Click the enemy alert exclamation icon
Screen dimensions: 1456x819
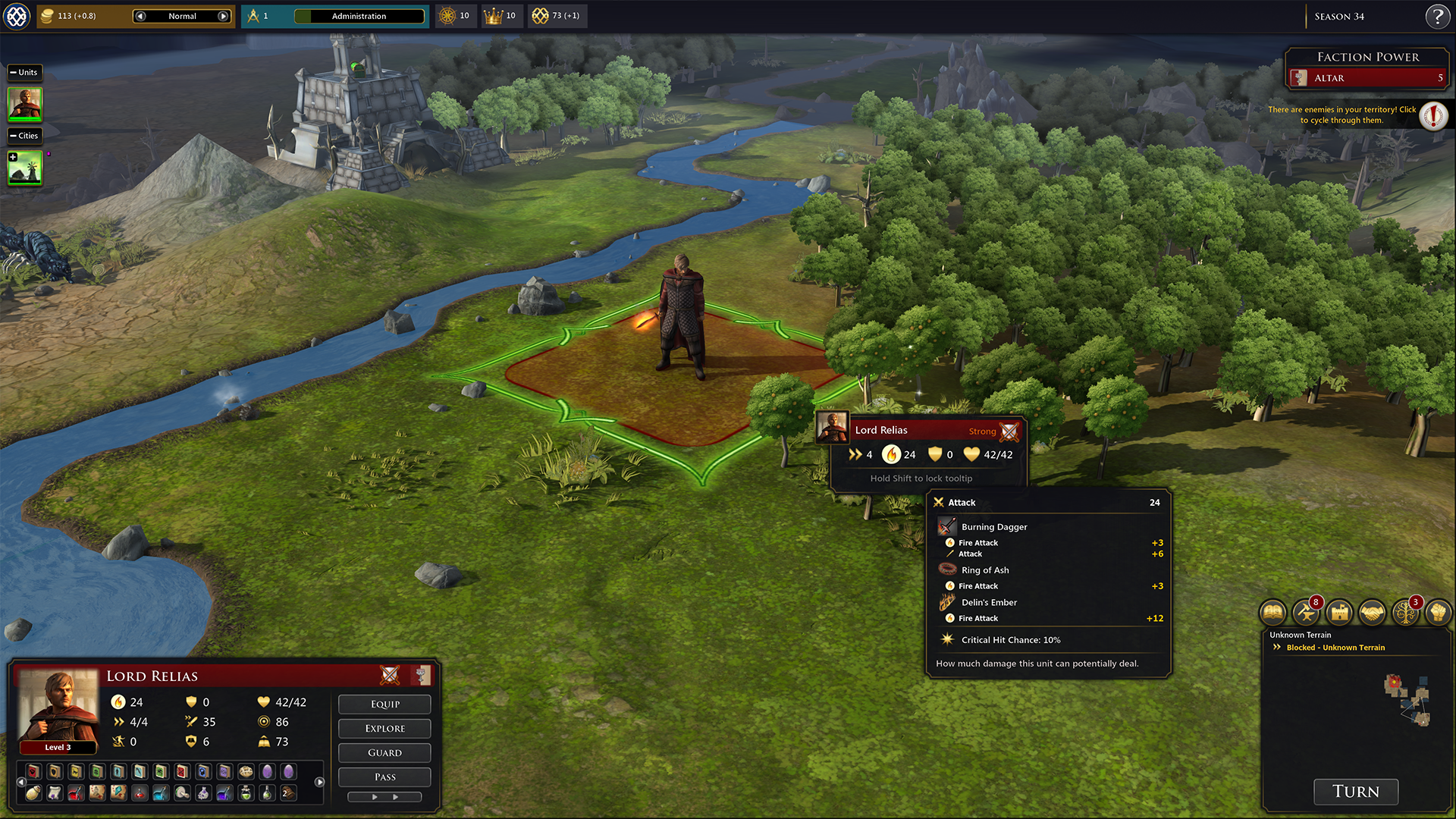(1433, 116)
